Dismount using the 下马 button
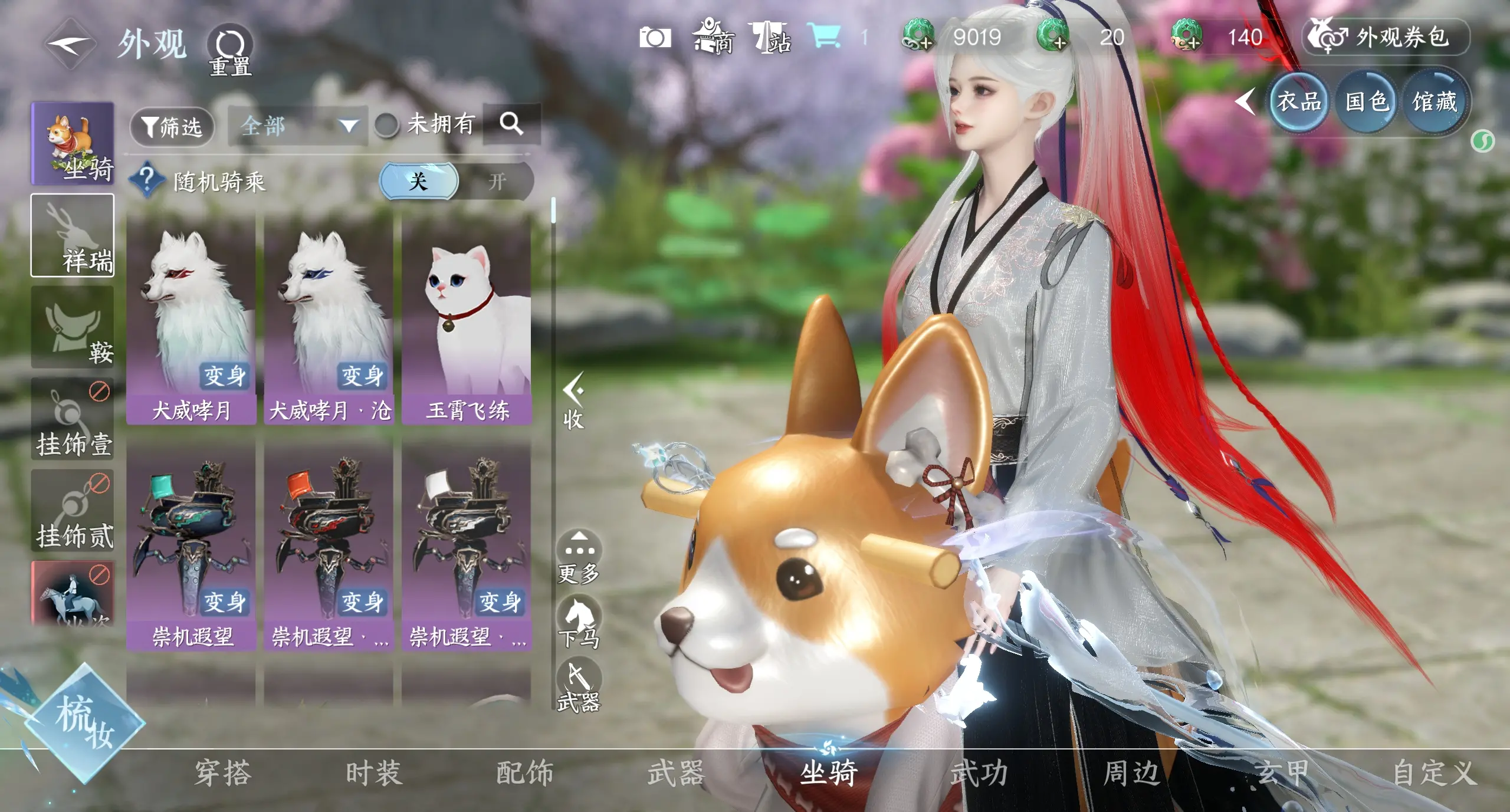 pyautogui.click(x=579, y=622)
